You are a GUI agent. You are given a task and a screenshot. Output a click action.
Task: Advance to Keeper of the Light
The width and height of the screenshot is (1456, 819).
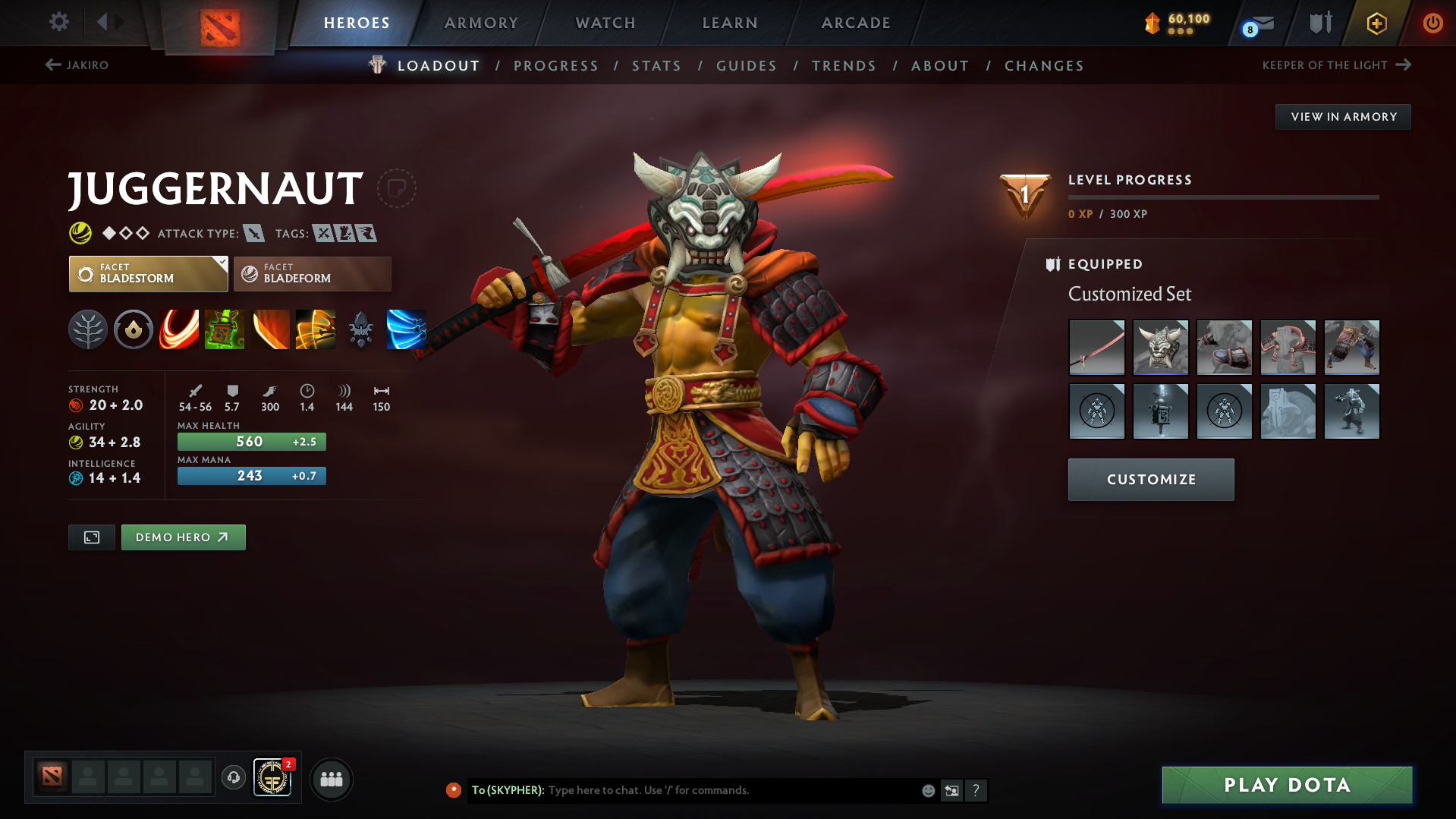pos(1401,65)
